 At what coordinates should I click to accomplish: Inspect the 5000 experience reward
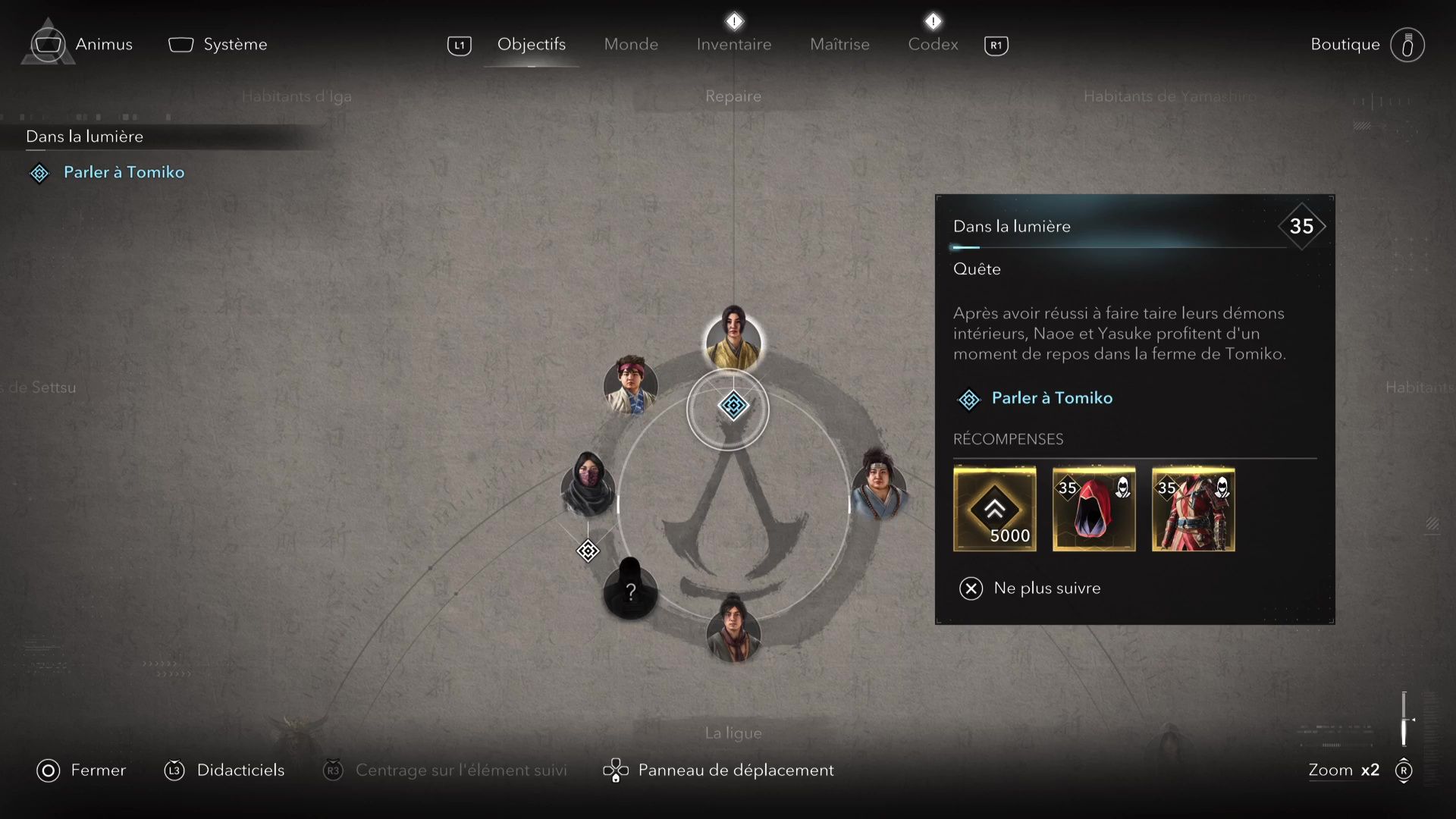point(994,509)
